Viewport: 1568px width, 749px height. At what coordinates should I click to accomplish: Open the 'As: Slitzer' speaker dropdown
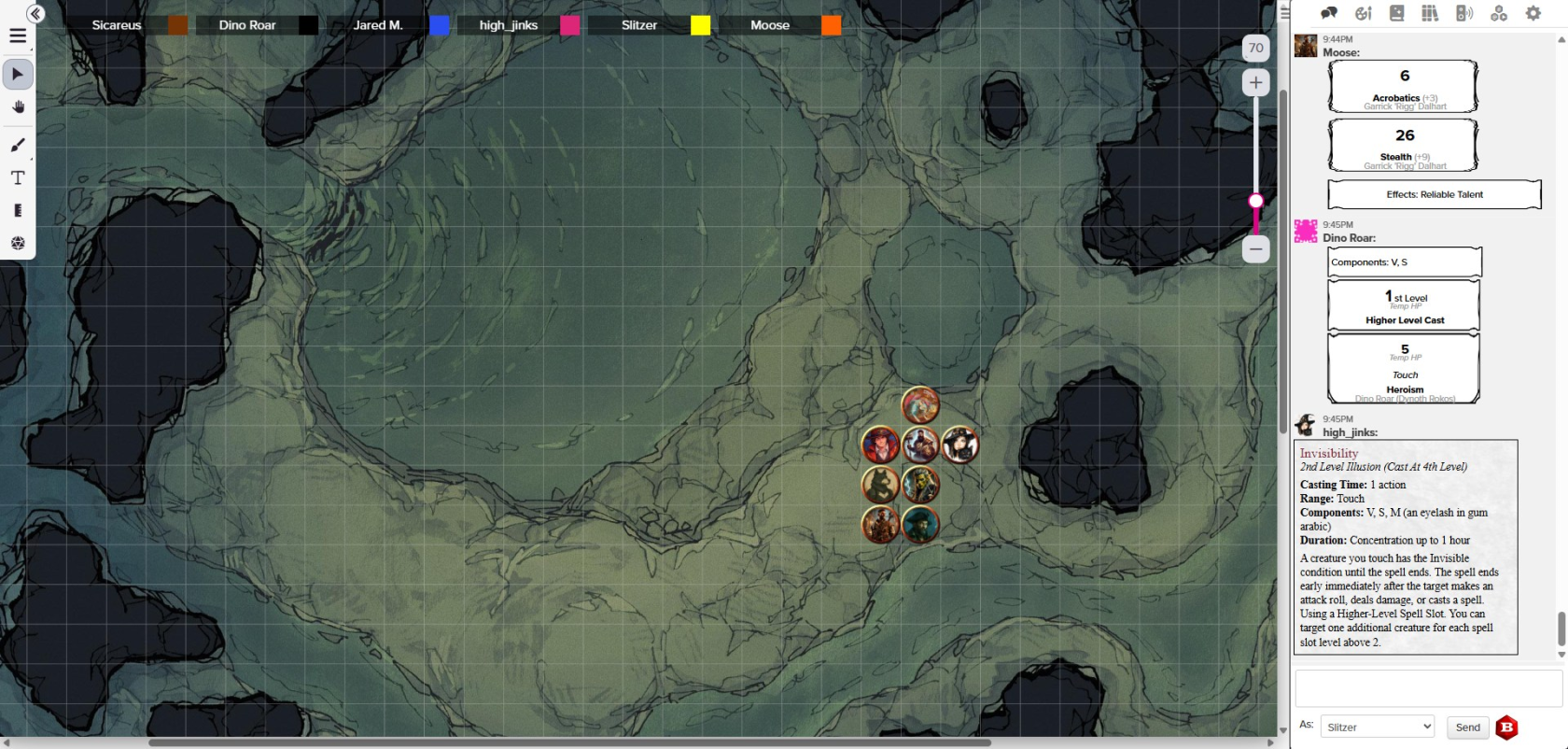[1378, 727]
